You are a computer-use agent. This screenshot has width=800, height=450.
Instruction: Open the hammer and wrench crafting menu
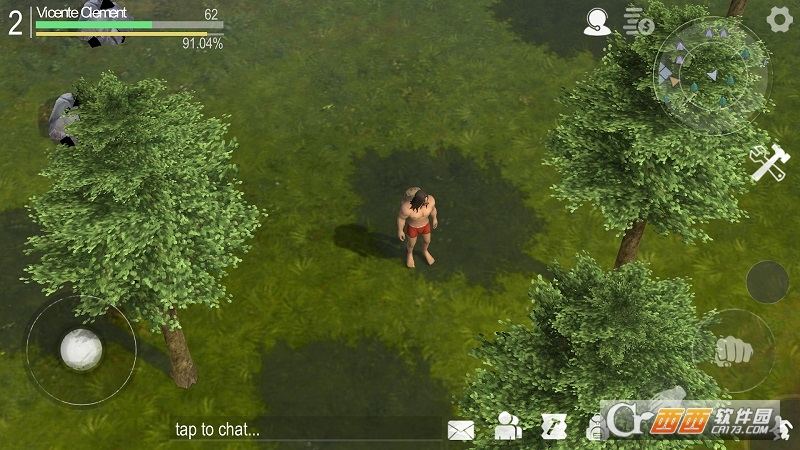coord(770,163)
